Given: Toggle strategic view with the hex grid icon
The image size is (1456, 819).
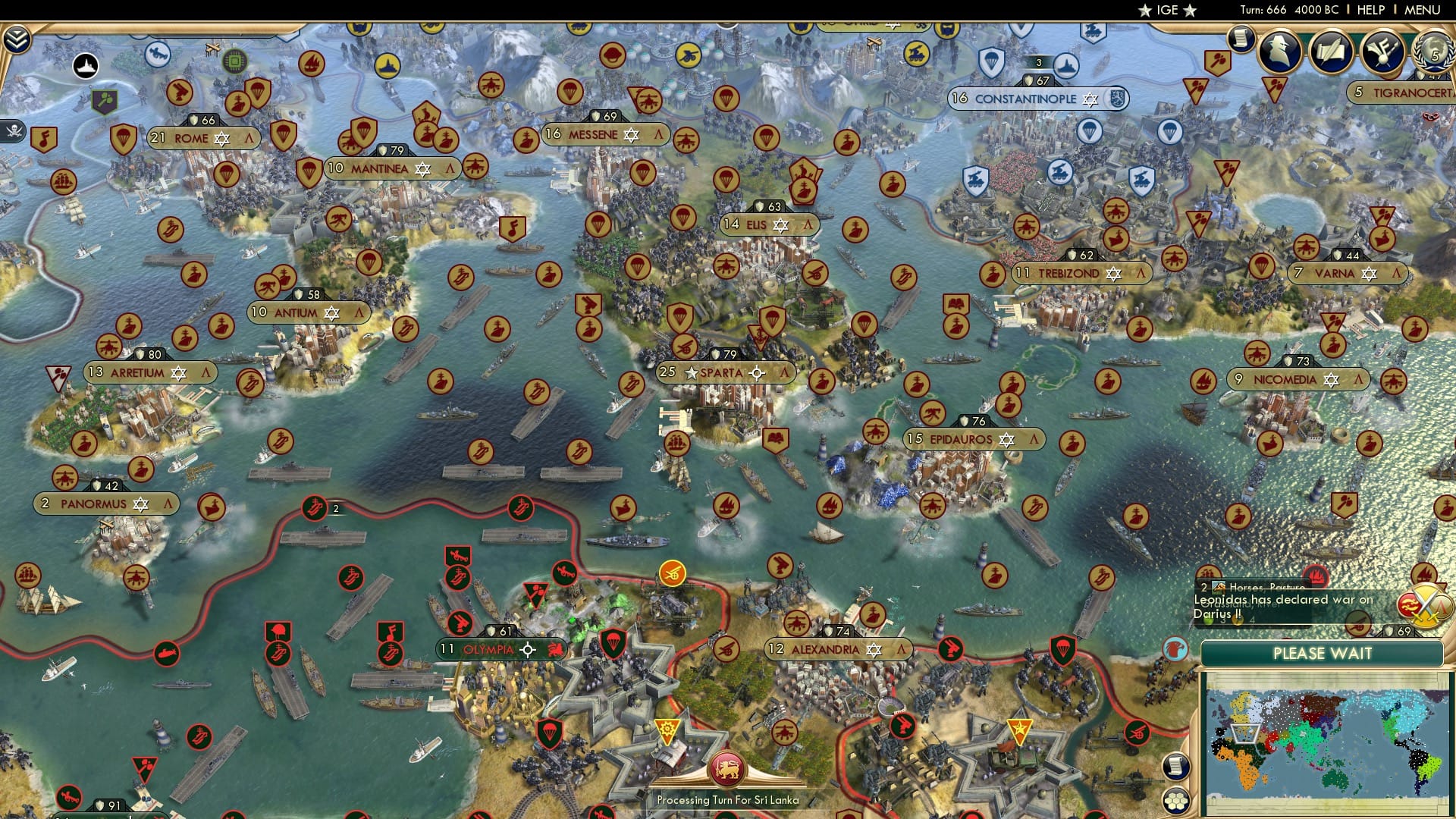Looking at the screenshot, I should pyautogui.click(x=1178, y=801).
